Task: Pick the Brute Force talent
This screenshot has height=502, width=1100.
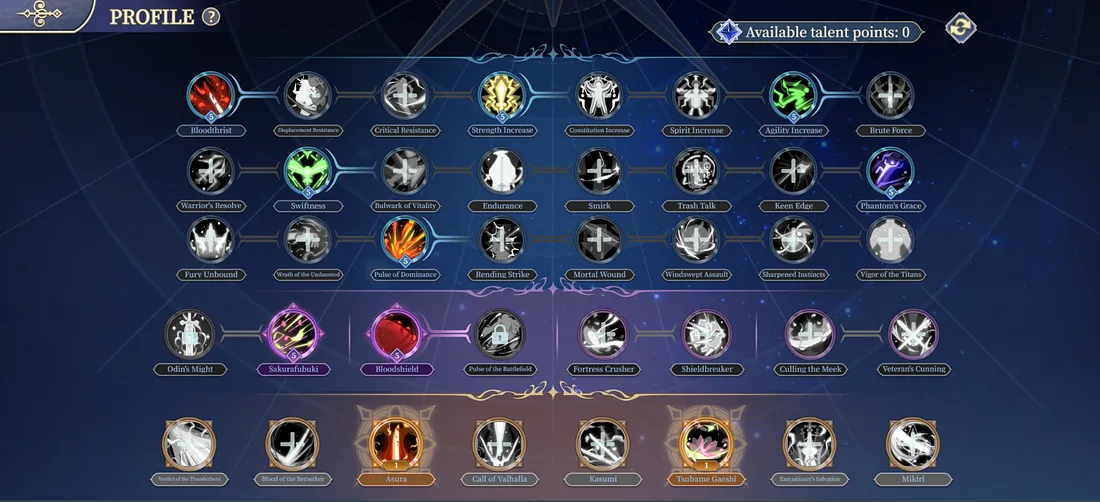Action: tap(890, 96)
